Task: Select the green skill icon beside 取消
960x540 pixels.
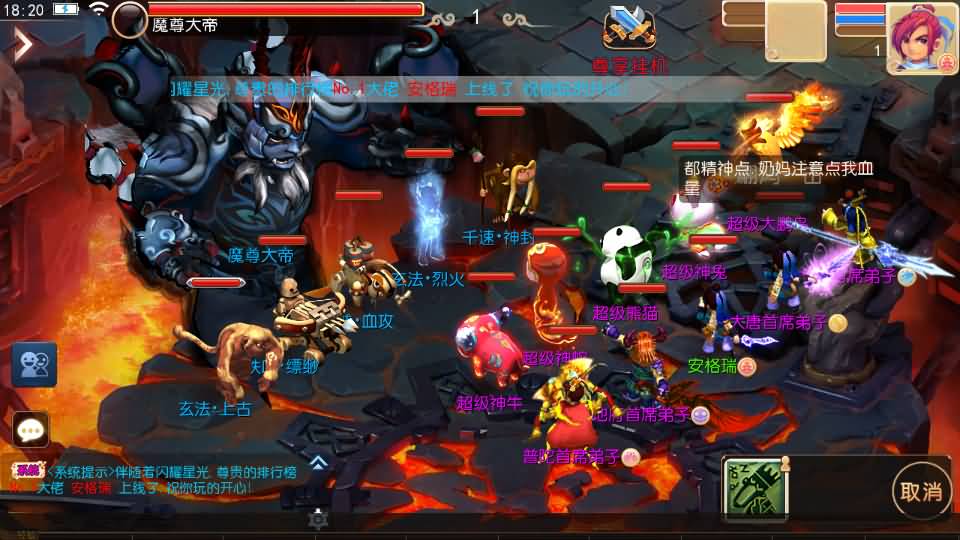Action: click(756, 489)
